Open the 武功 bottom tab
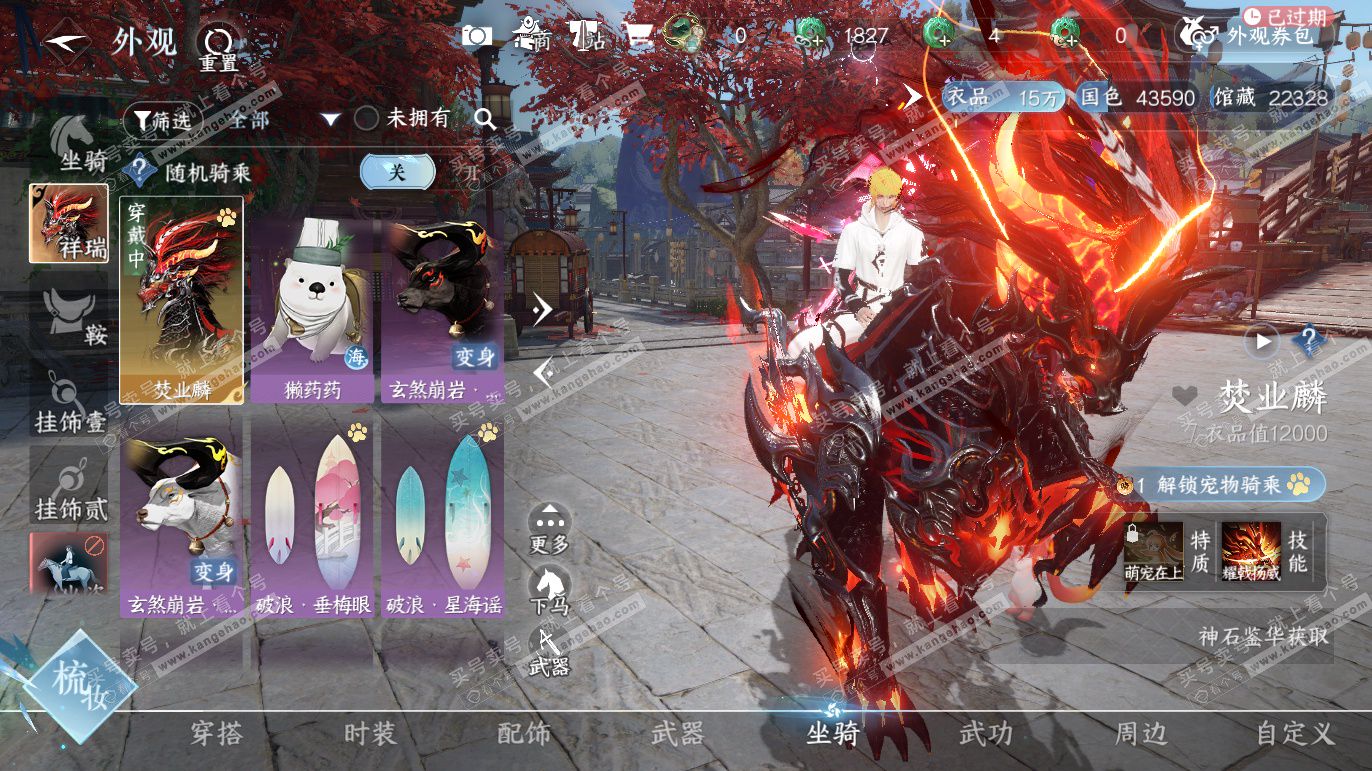Screen dimensions: 1372x771 coord(986,734)
